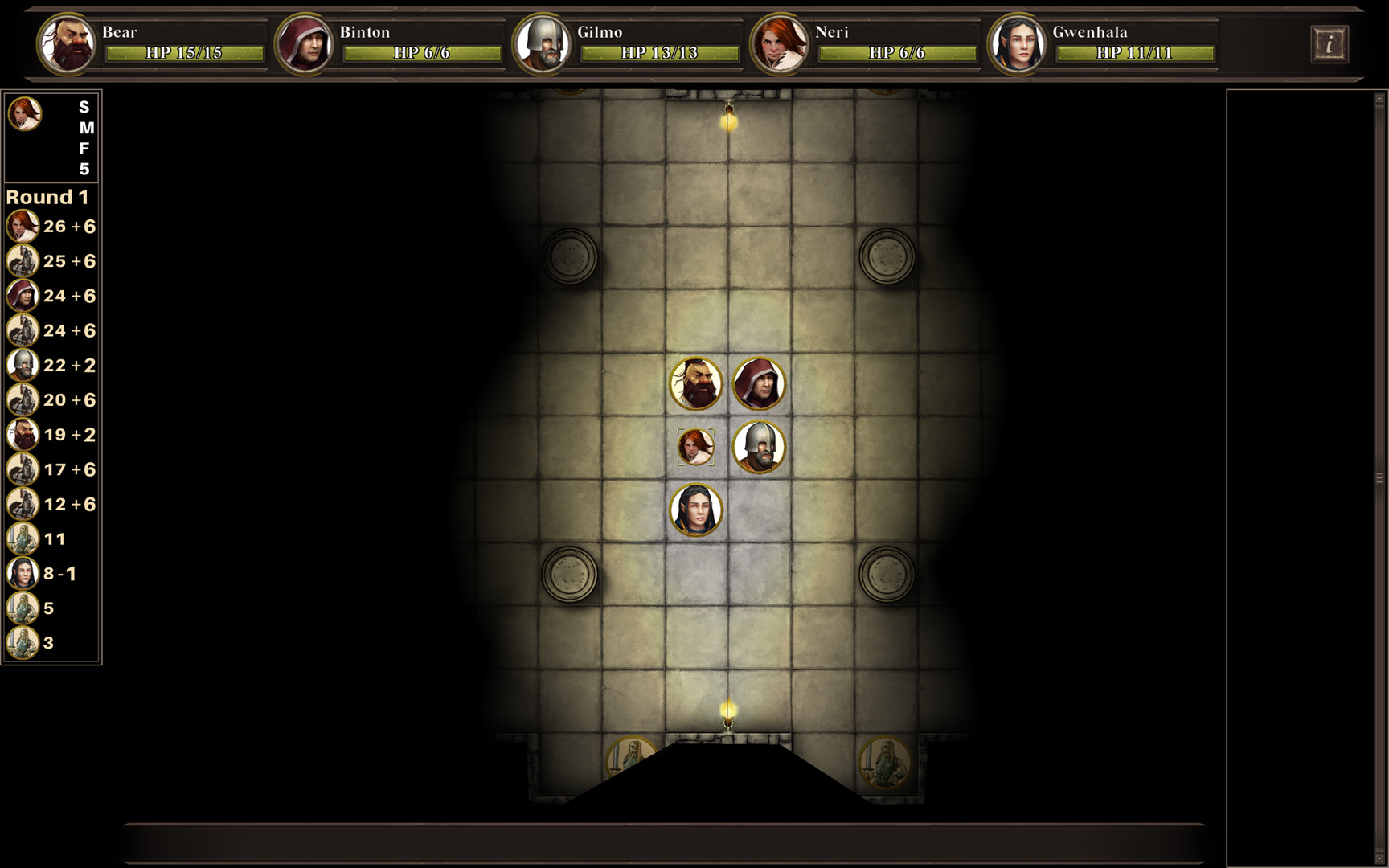Open the info panel with the i button

1330,44
